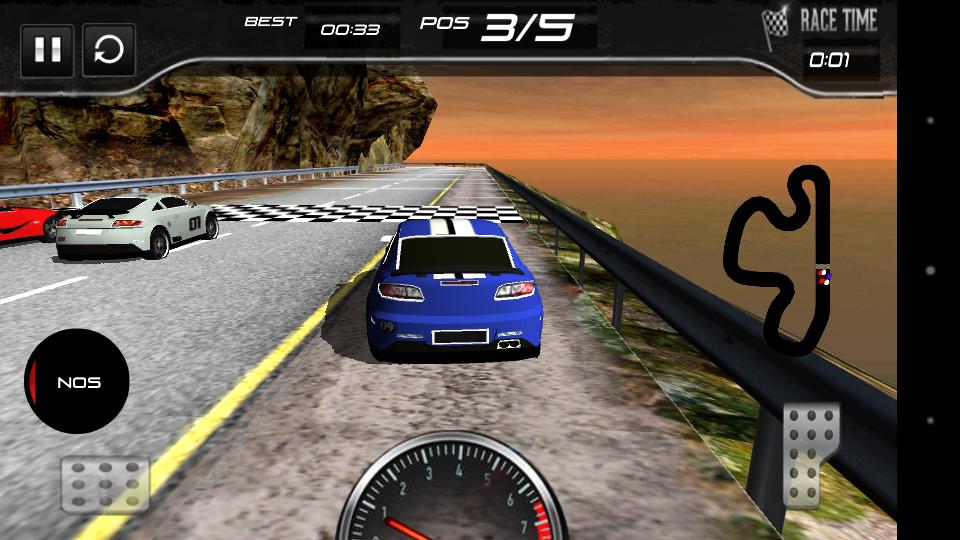The height and width of the screenshot is (540, 960).
Task: Activate the NOS boost
Action: click(x=77, y=381)
